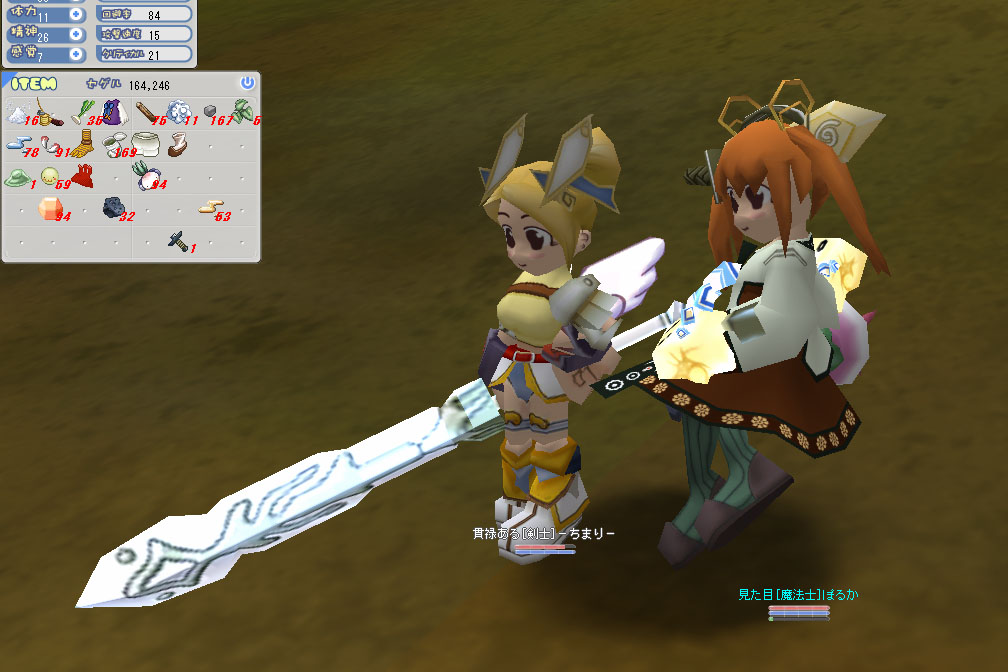Pick the green onion item slot
1008x672 pixels.
click(82, 112)
